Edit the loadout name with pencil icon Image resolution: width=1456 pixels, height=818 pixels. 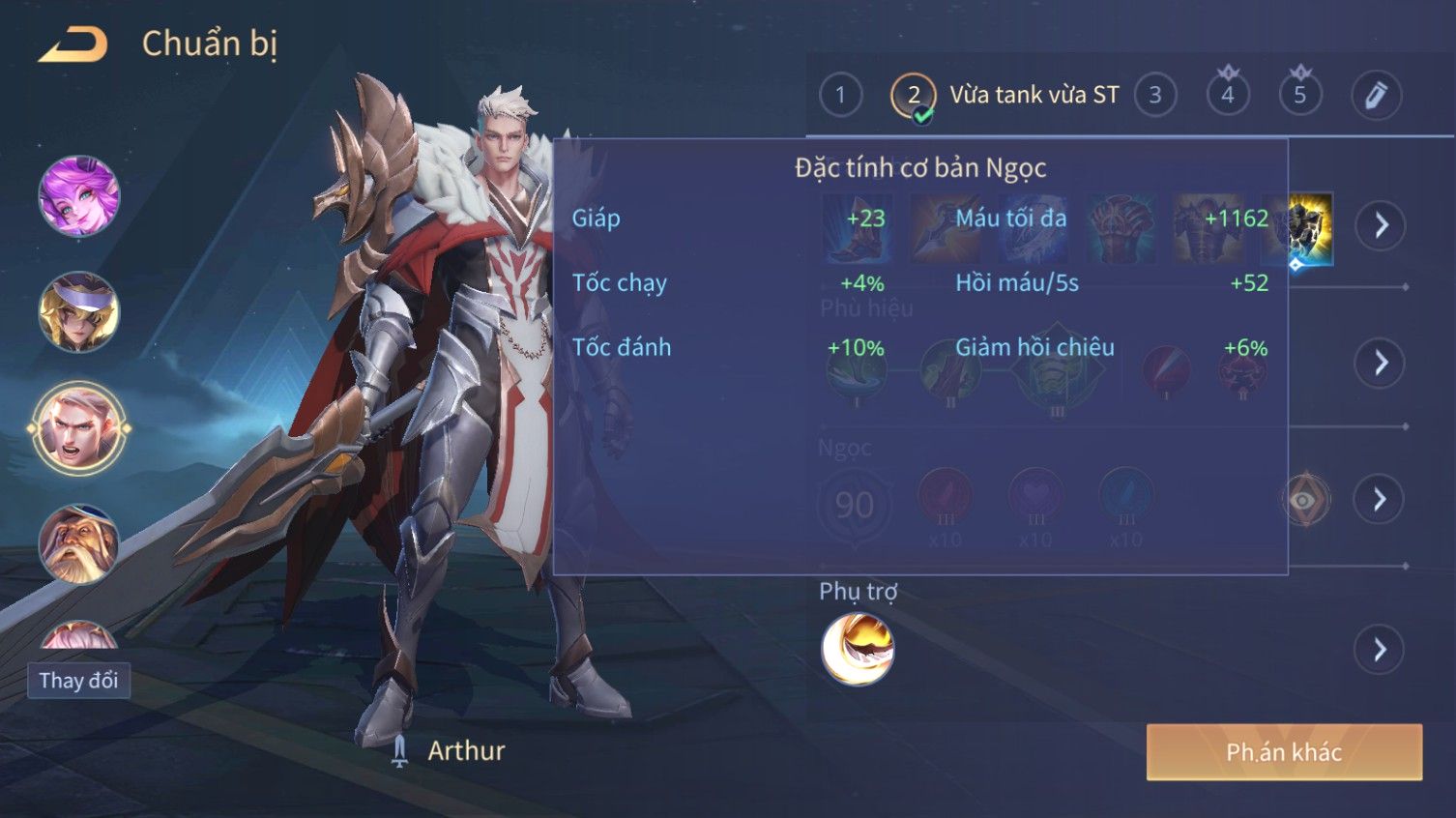tap(1375, 95)
